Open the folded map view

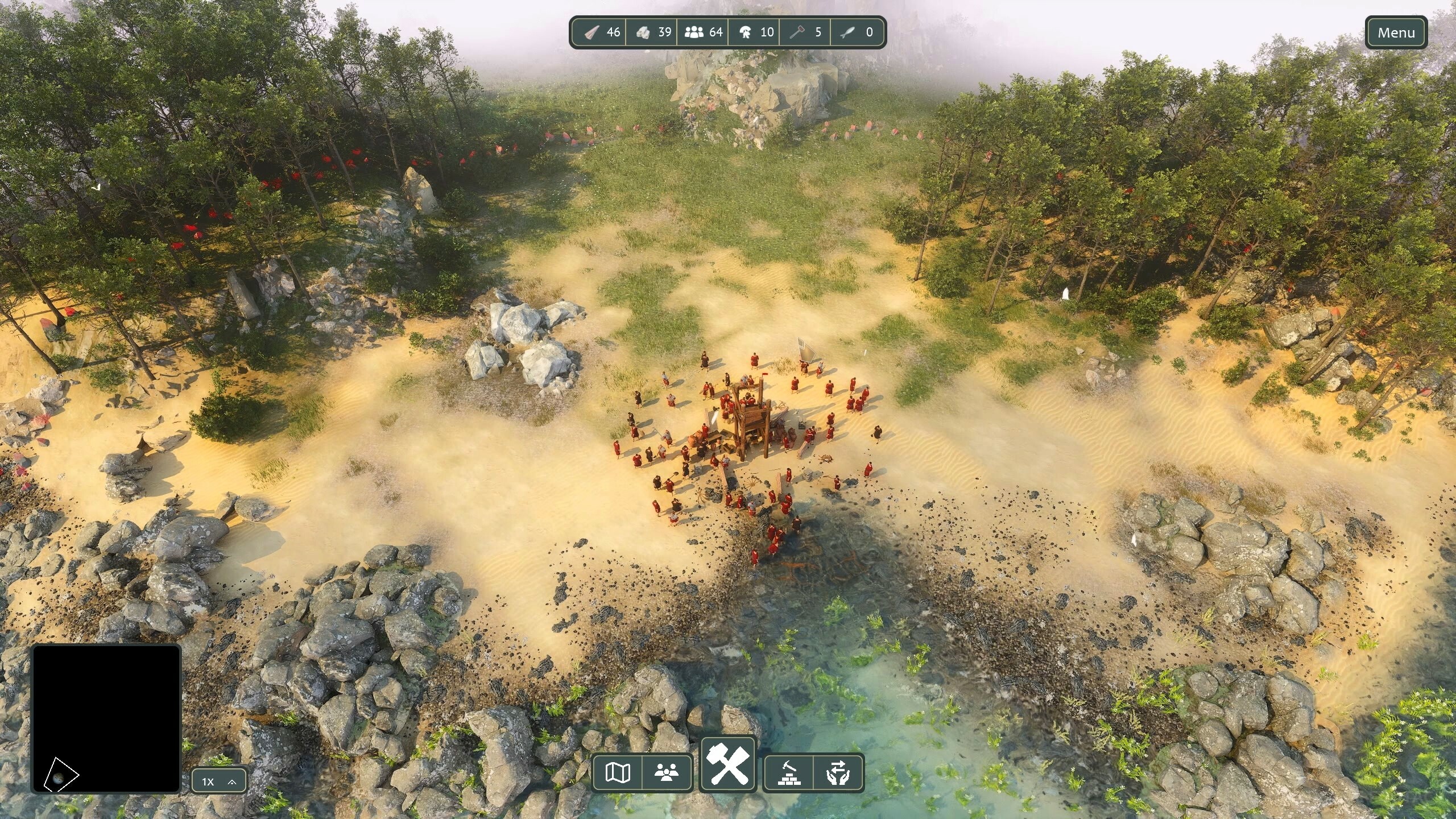618,772
